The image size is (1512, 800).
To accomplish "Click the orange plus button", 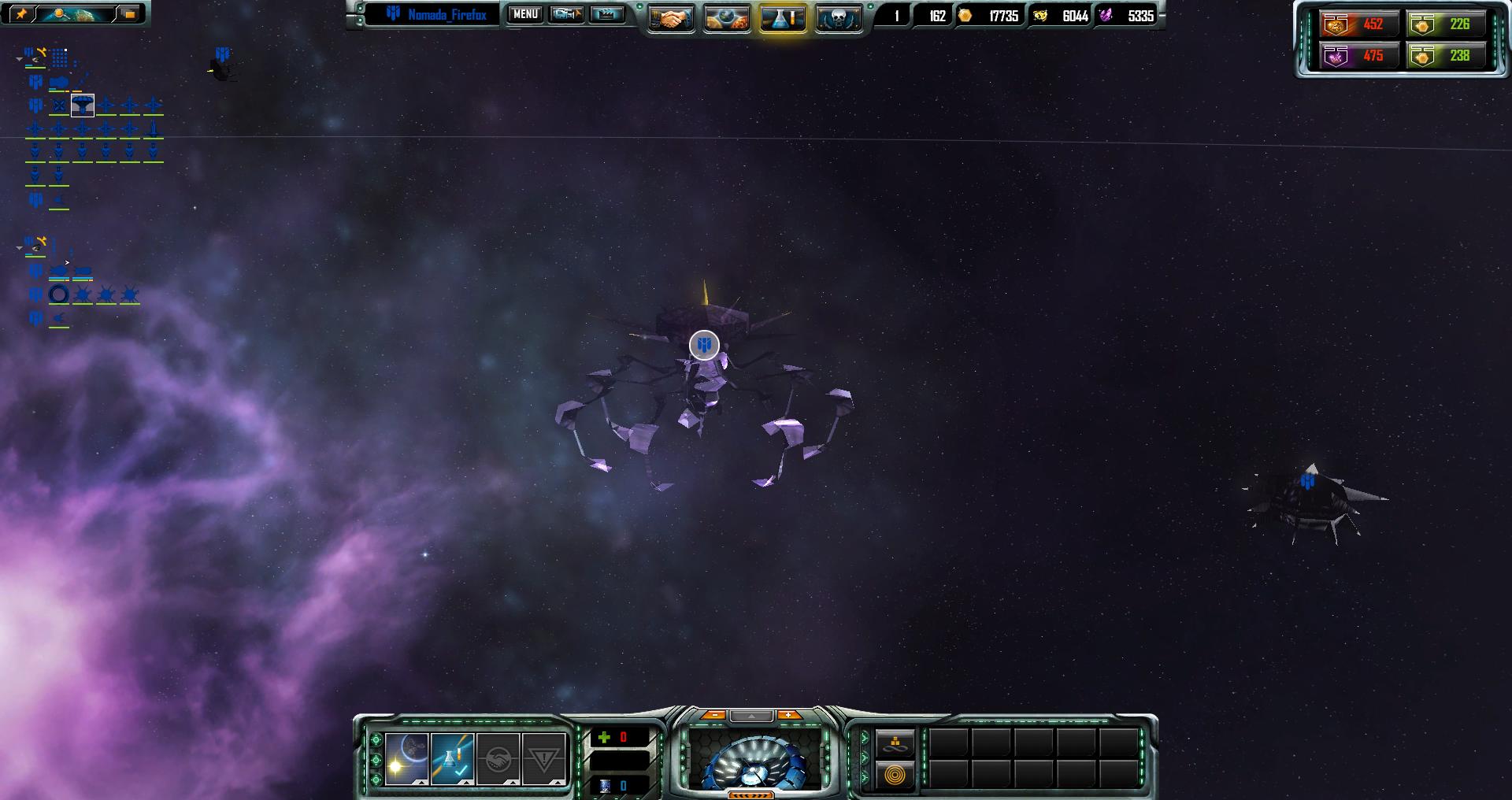I will point(788,715).
